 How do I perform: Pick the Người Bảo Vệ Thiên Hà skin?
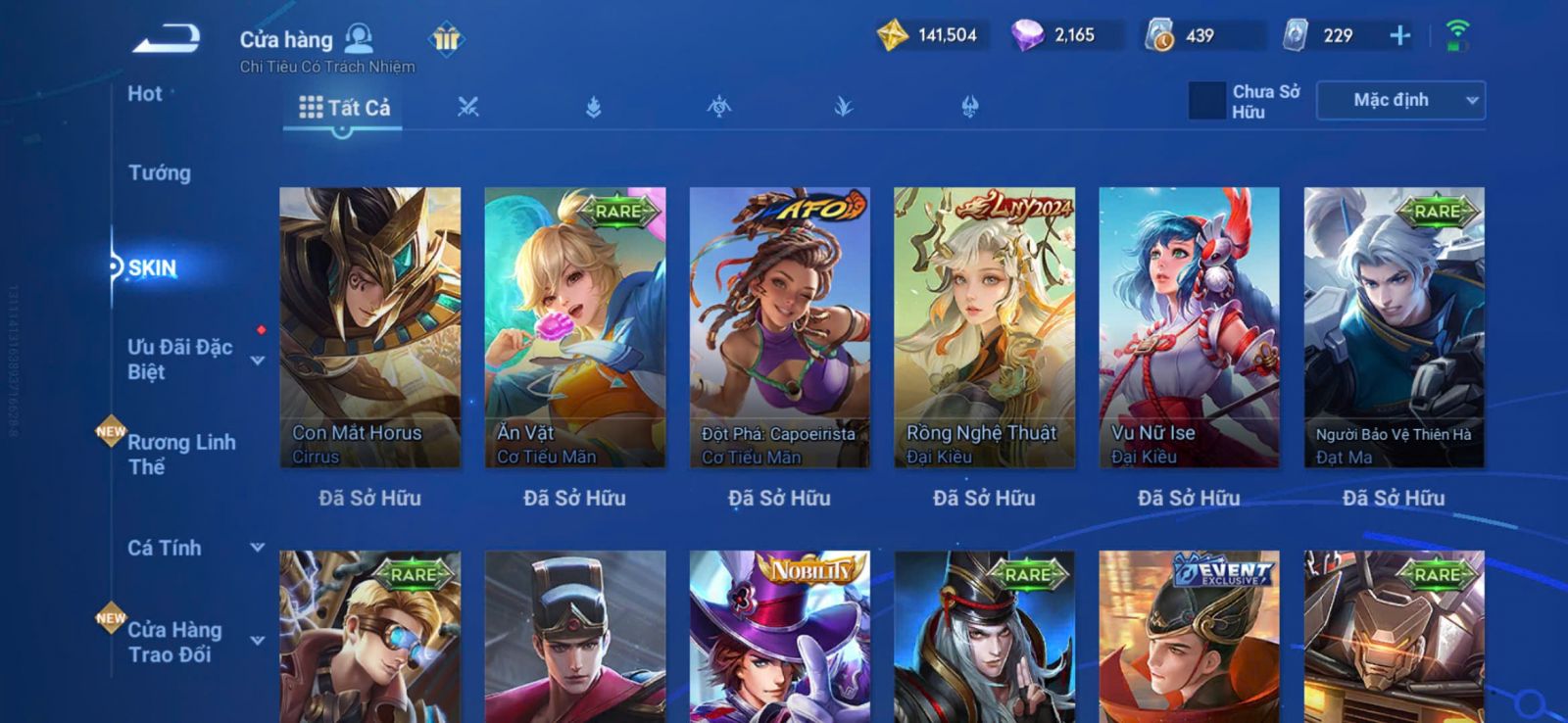[1394, 327]
